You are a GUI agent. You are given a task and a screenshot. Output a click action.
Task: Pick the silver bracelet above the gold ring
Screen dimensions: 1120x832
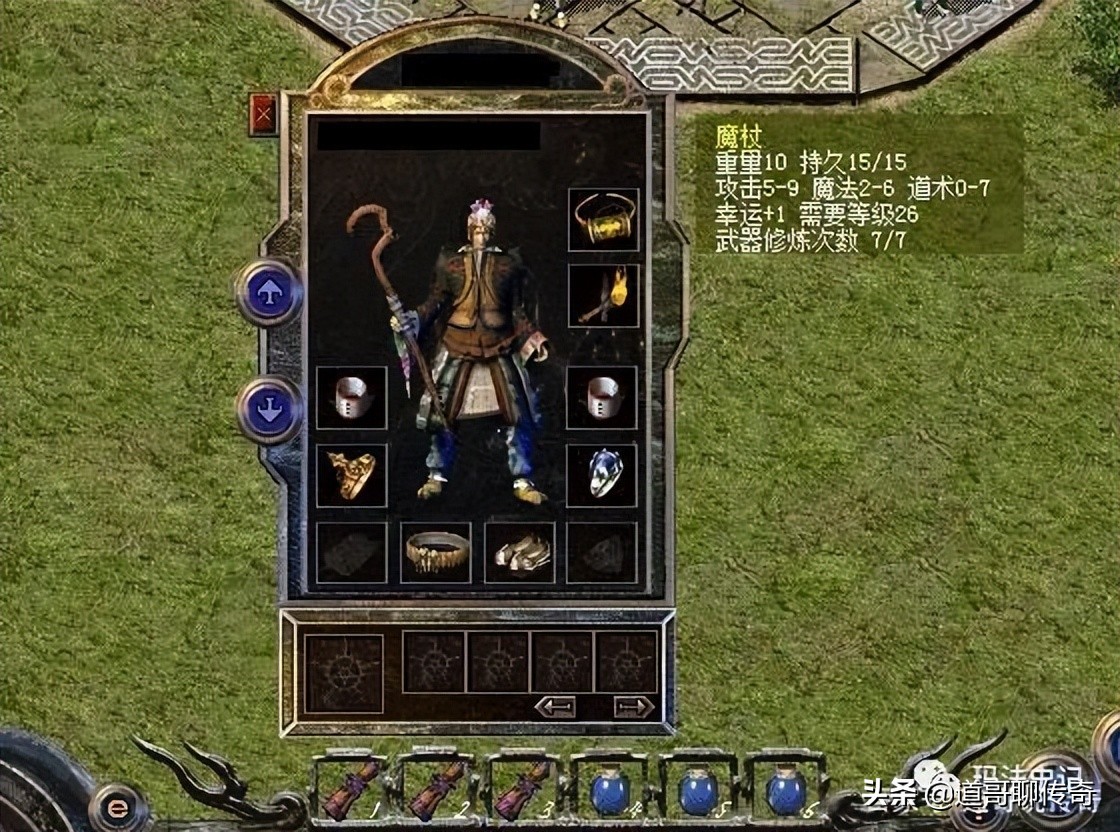[x=351, y=397]
